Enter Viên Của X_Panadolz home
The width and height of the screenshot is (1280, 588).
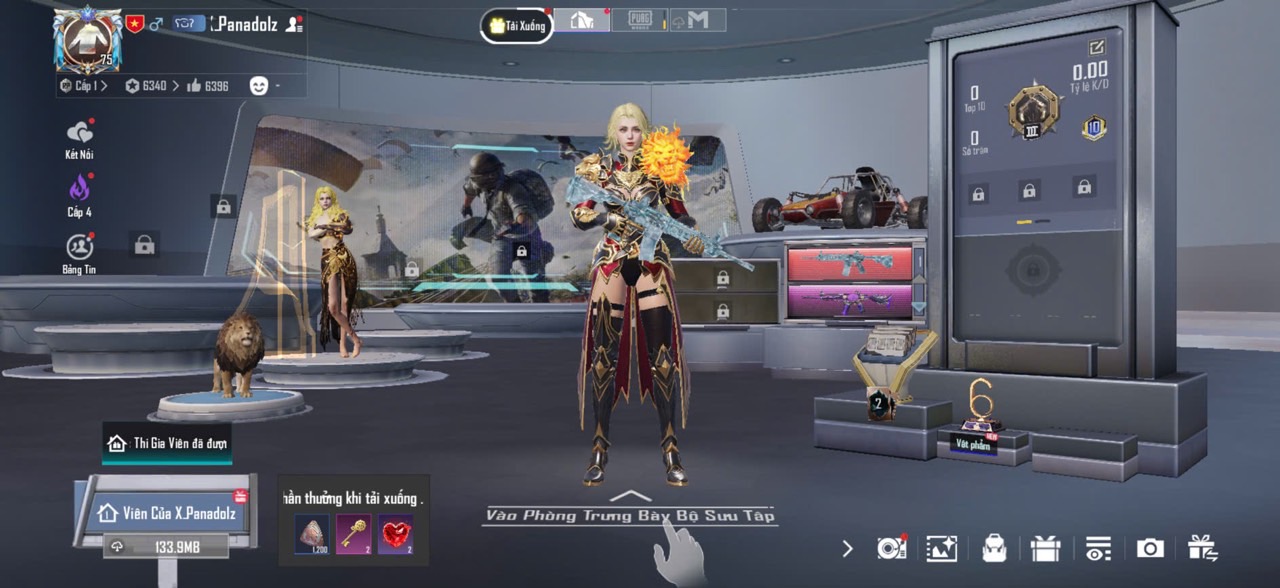(x=166, y=513)
